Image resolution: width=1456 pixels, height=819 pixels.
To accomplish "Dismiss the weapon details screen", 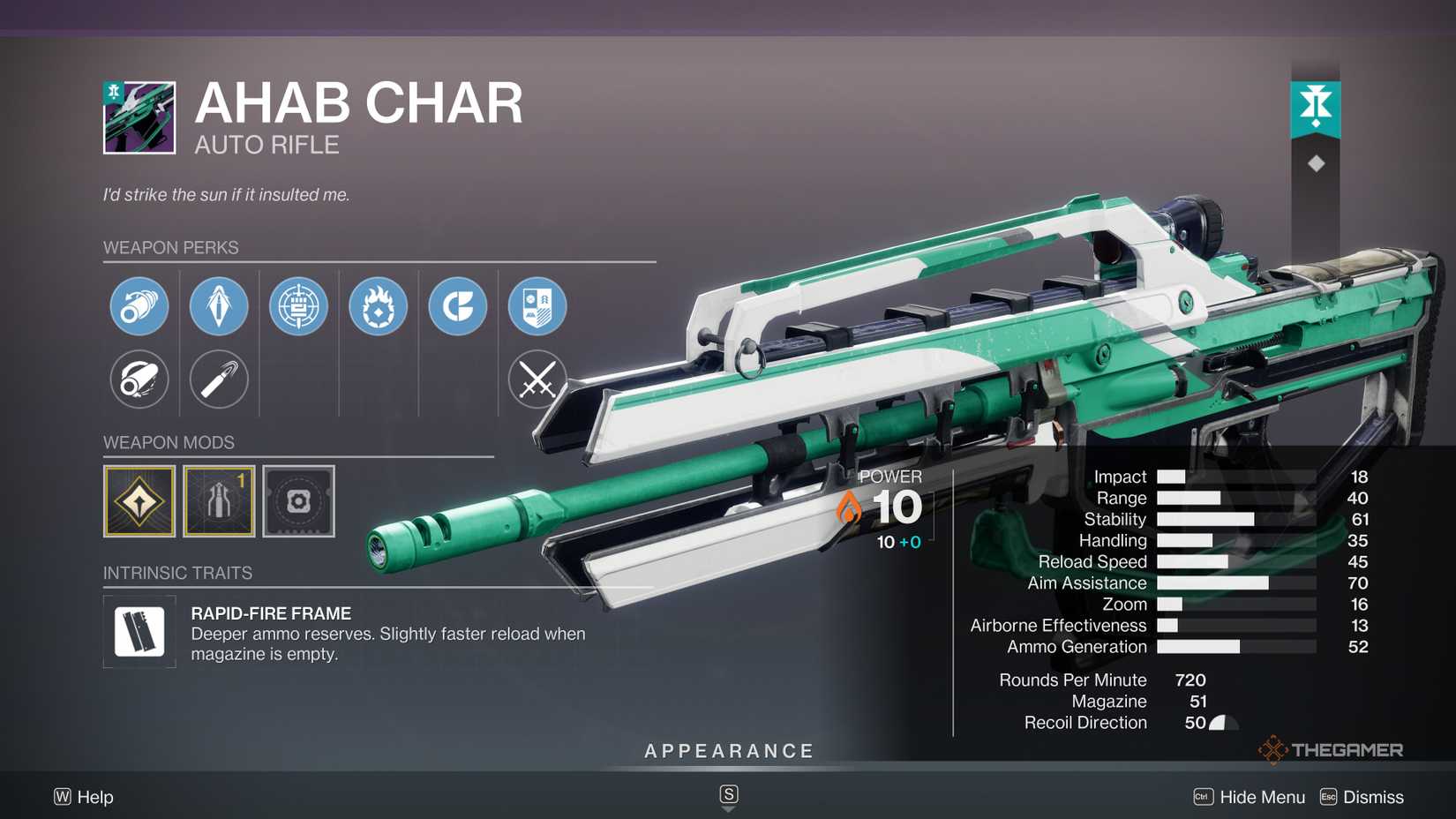I will point(1374,797).
